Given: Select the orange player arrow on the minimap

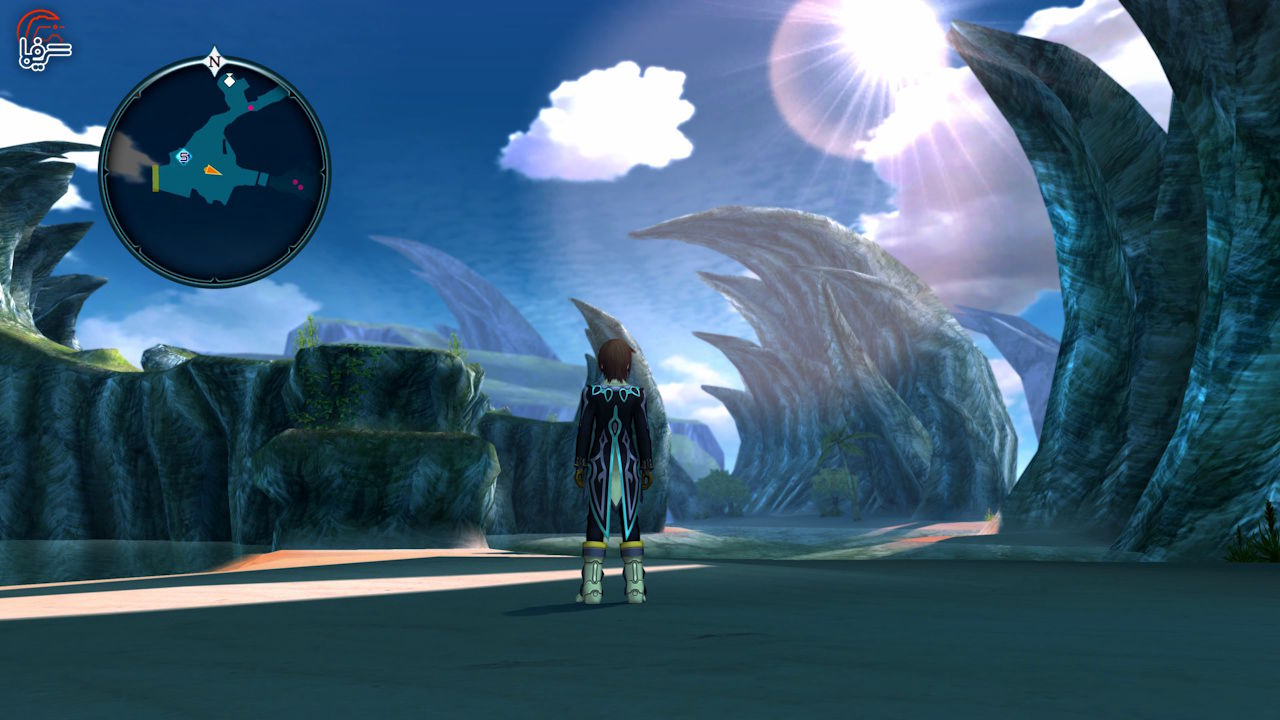Looking at the screenshot, I should (213, 171).
